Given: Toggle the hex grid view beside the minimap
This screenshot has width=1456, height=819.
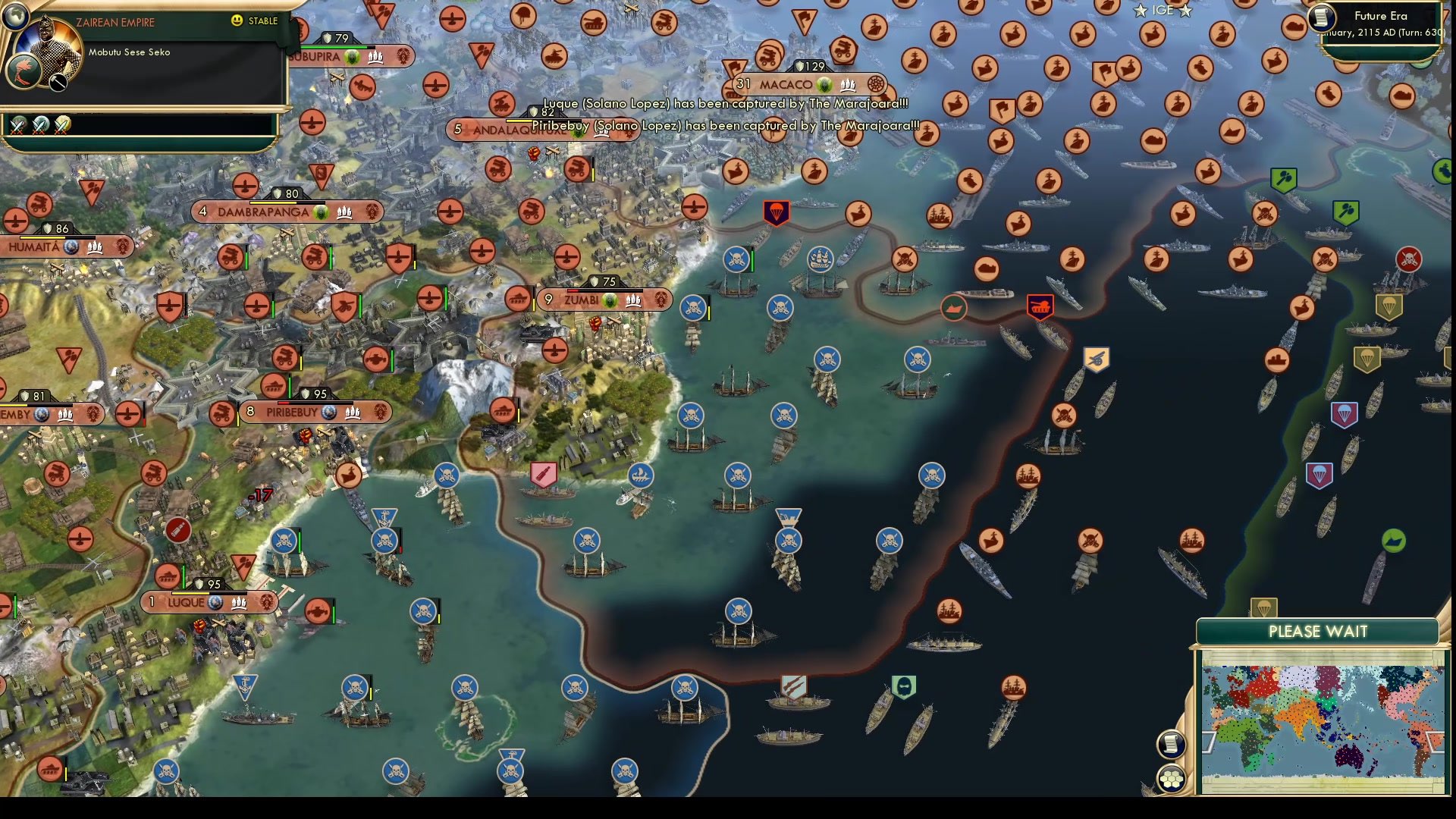Looking at the screenshot, I should point(1171,777).
